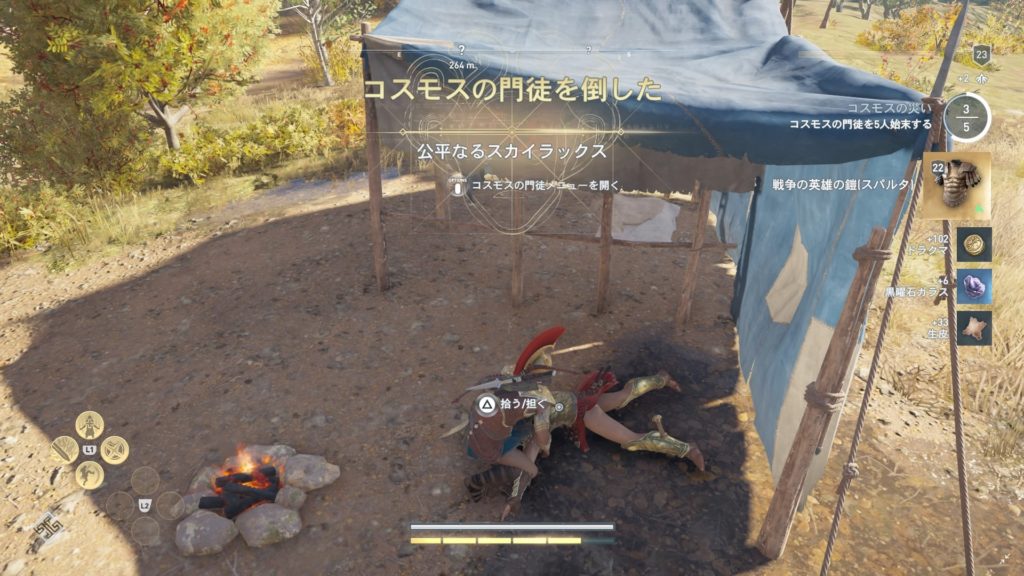Select the Spartan war hero armor loot
1024x576 pixels.
click(x=956, y=185)
